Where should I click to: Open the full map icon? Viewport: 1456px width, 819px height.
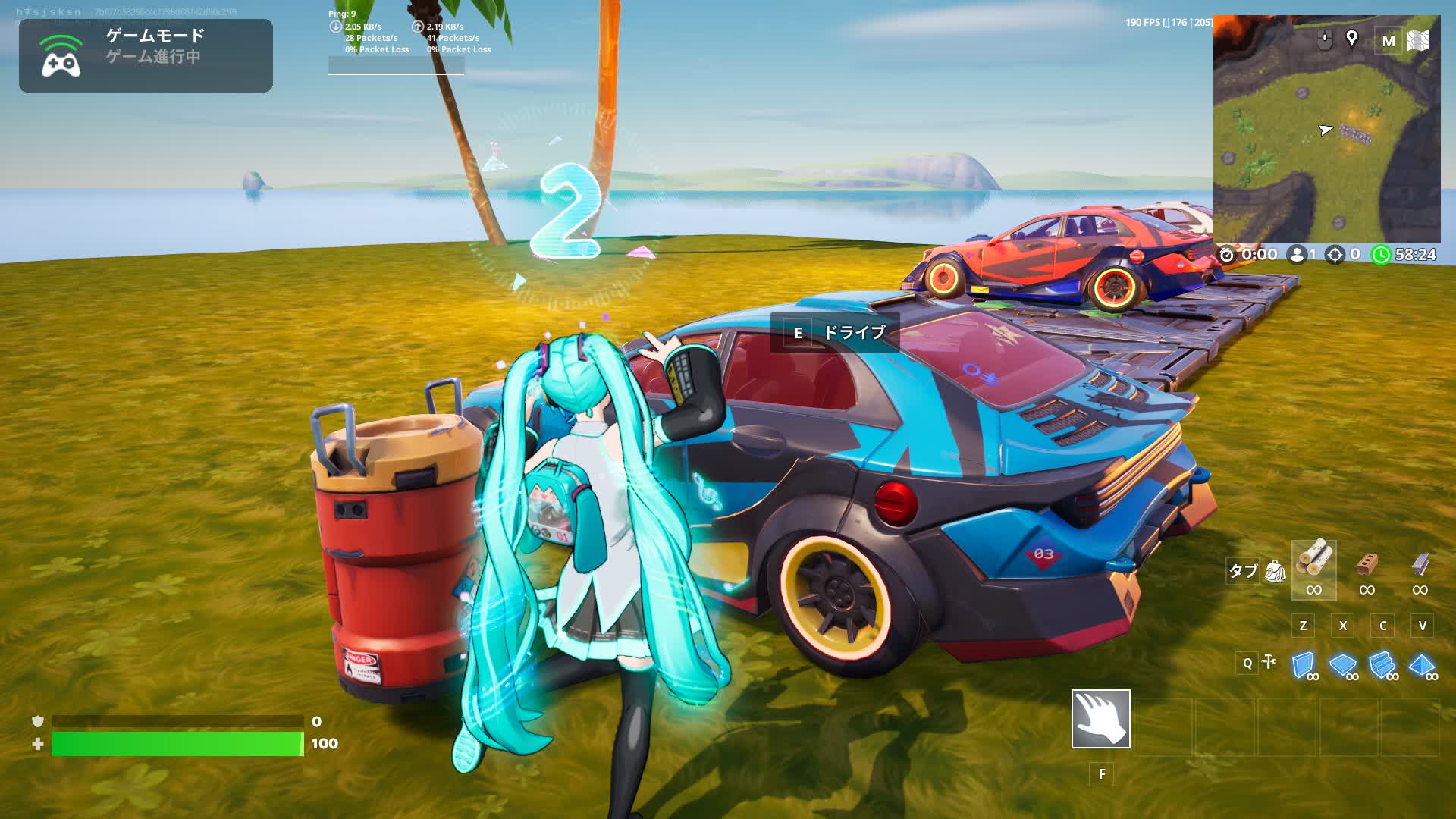pos(1418,40)
